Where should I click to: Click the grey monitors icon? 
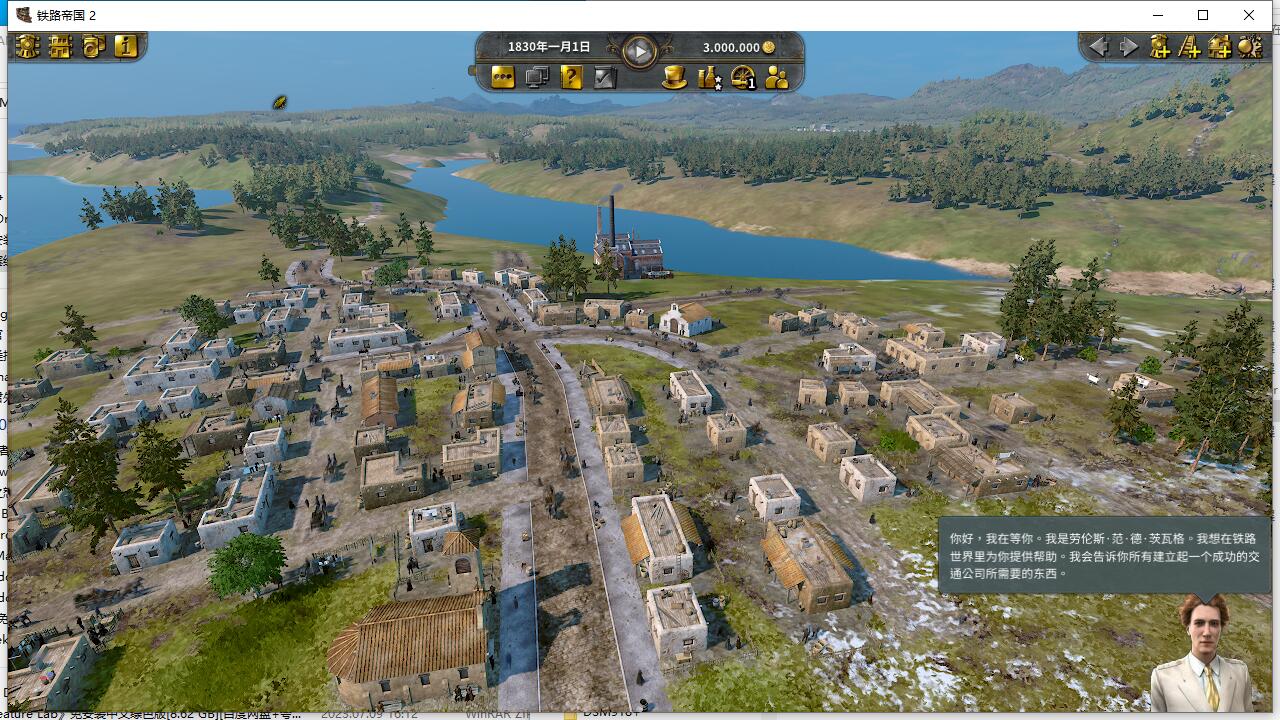(x=537, y=77)
